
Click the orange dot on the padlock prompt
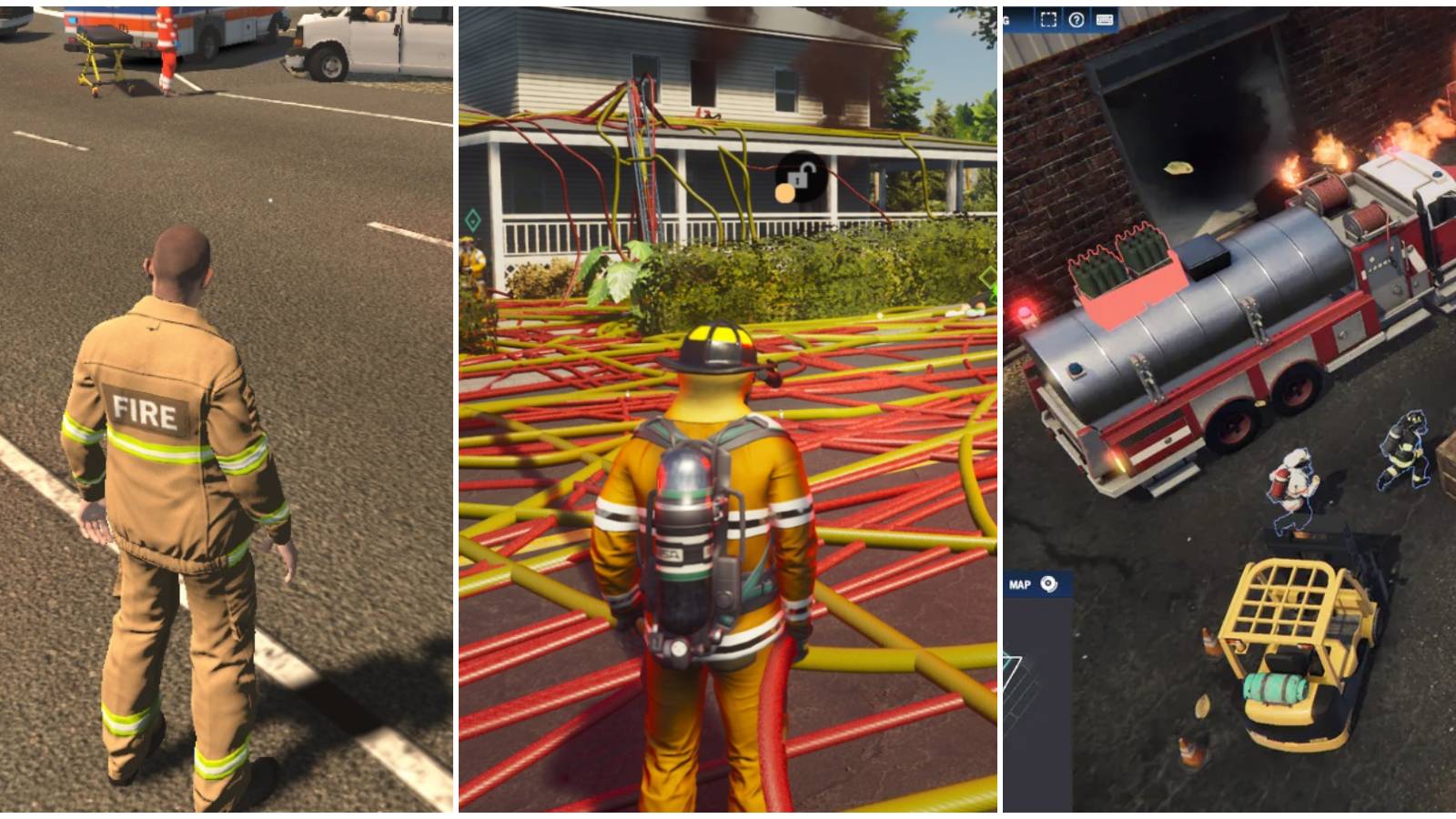pos(784,193)
